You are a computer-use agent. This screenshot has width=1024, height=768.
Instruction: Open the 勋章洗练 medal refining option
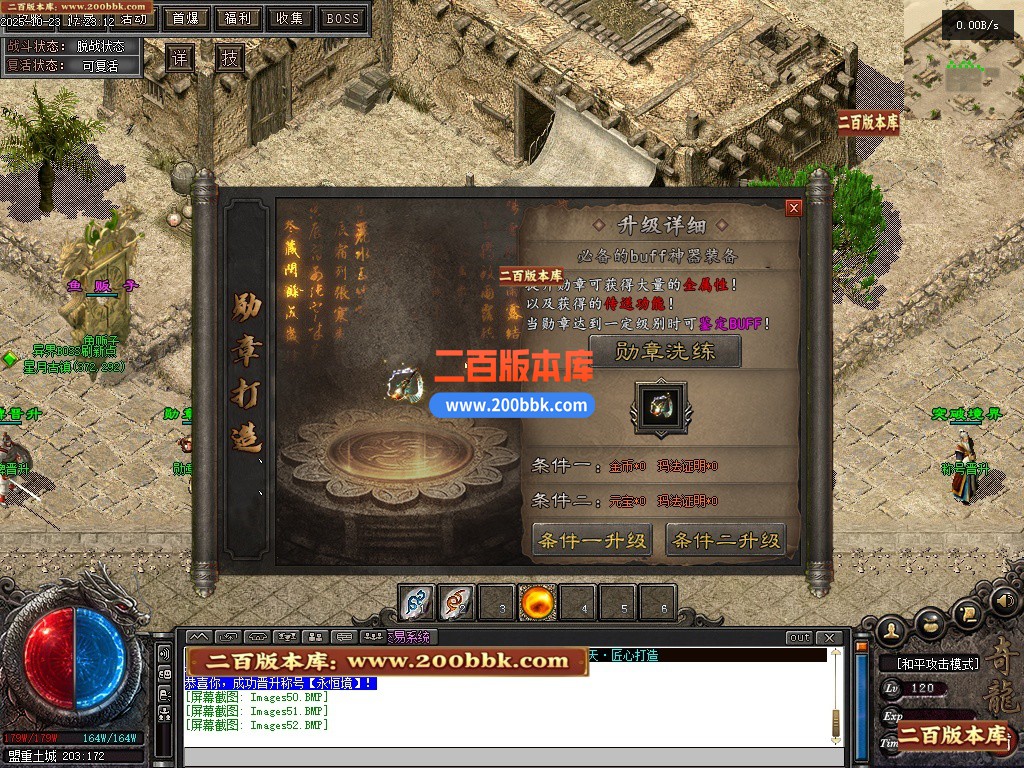point(665,352)
